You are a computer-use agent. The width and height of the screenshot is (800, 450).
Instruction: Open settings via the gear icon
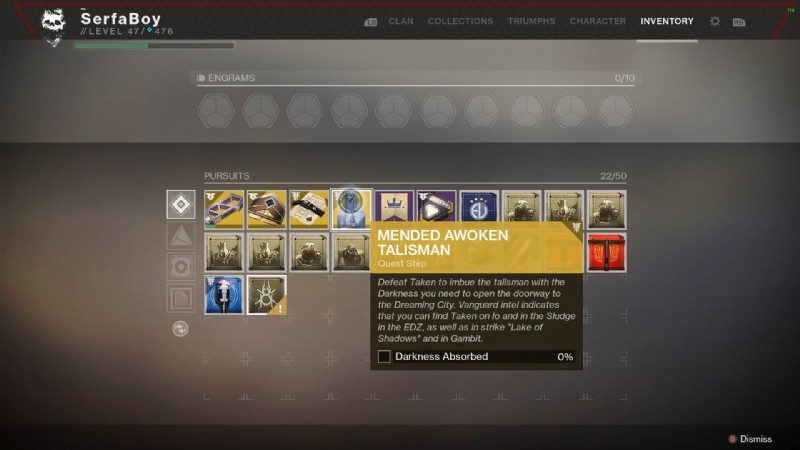click(715, 21)
